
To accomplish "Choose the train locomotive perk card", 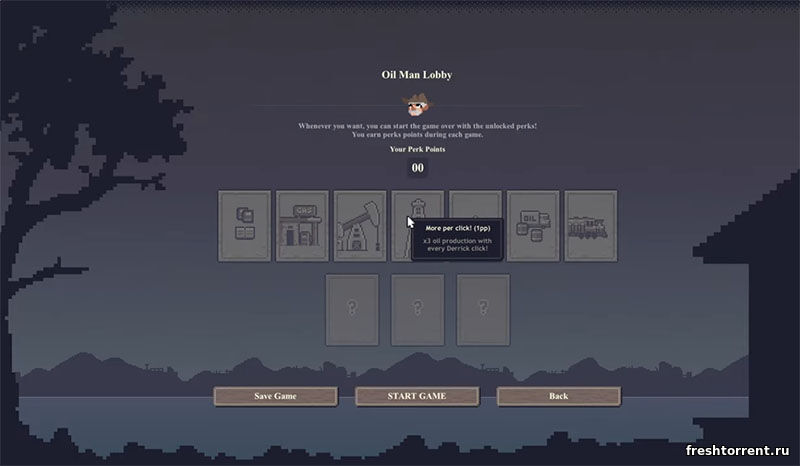I will pyautogui.click(x=591, y=225).
